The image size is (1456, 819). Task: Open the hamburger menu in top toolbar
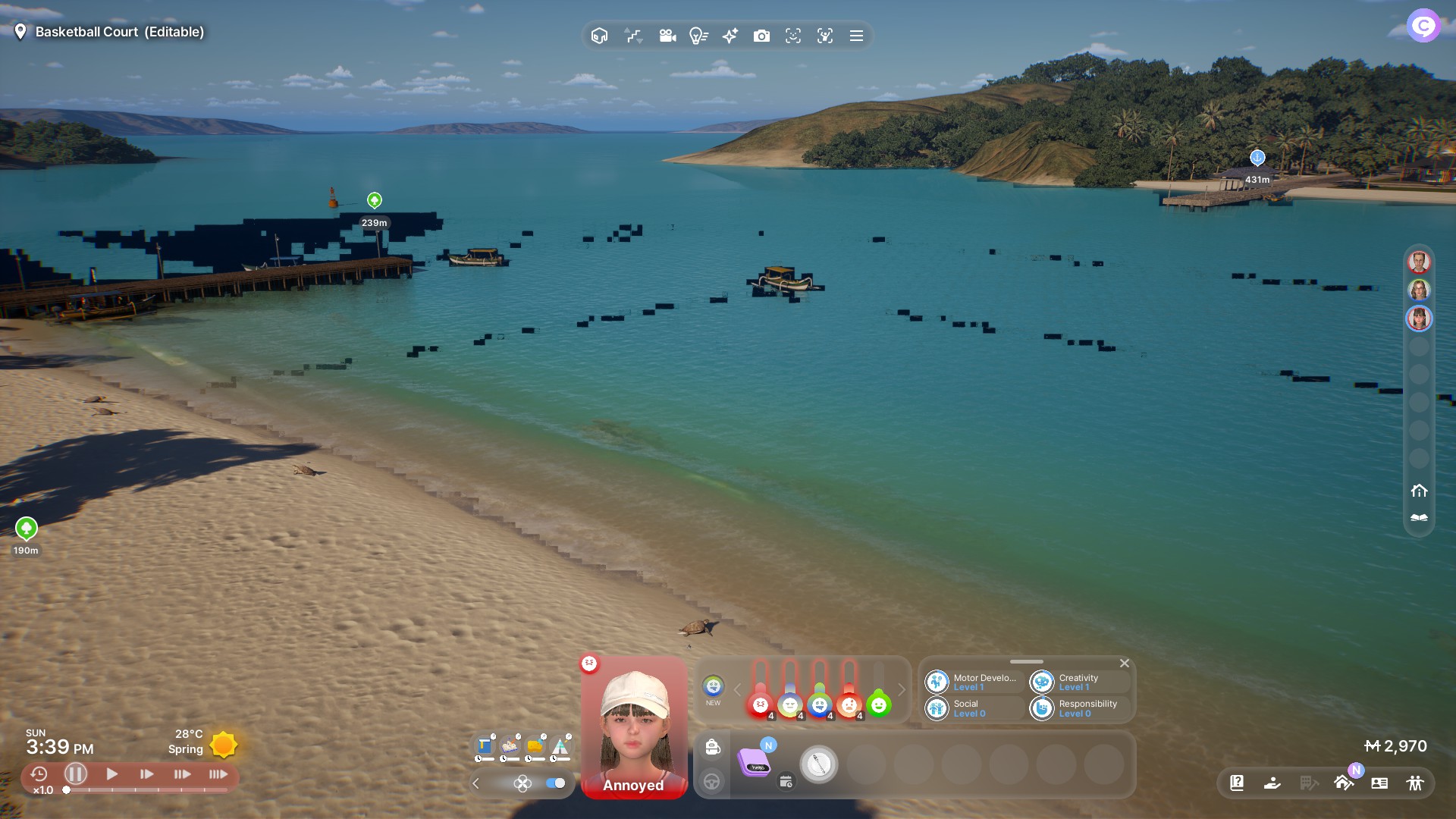(x=856, y=36)
